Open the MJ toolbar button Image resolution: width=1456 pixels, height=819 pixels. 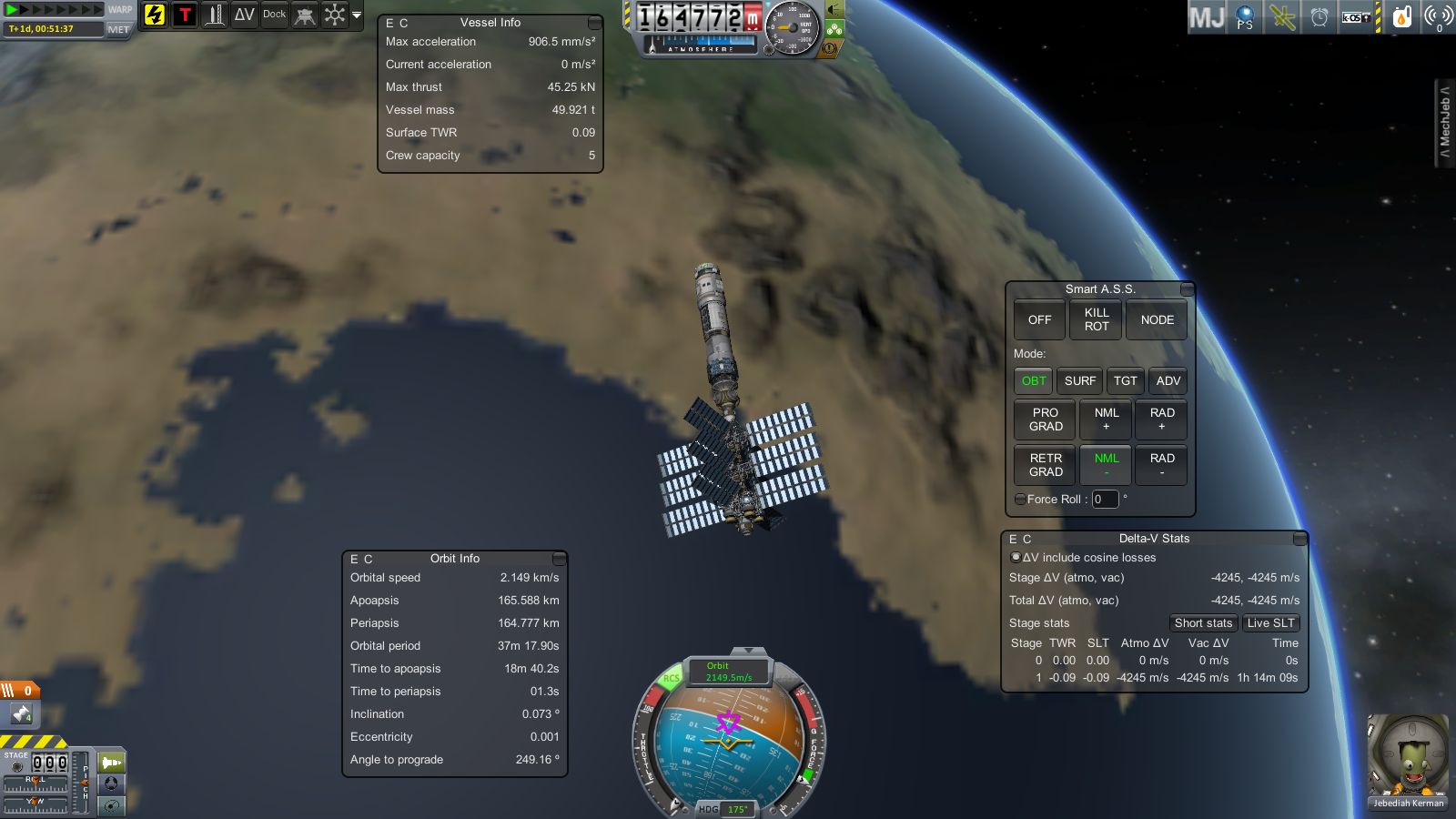click(1207, 16)
